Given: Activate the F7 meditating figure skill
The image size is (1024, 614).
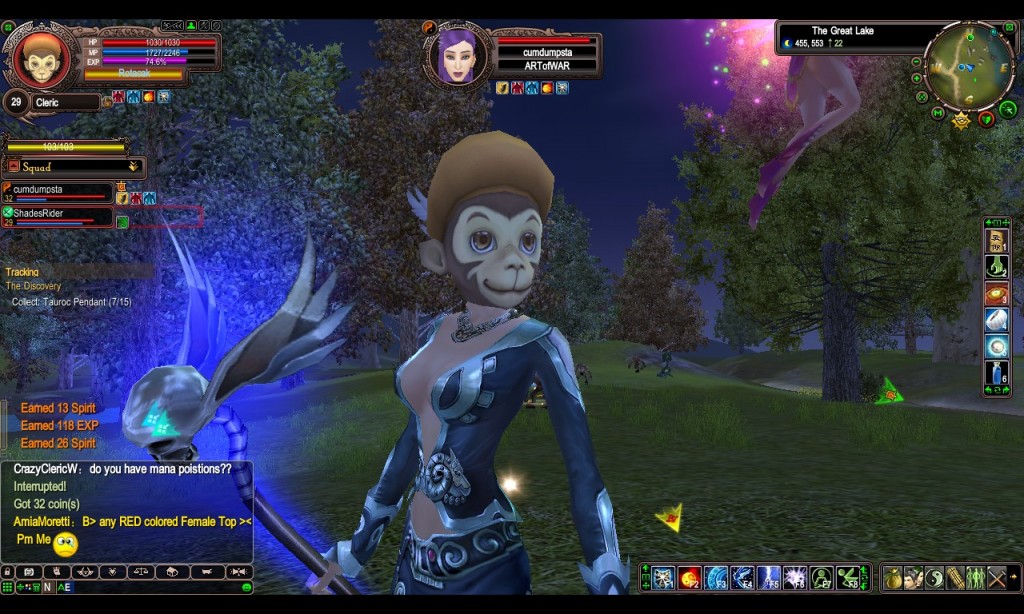Looking at the screenshot, I should tap(822, 577).
